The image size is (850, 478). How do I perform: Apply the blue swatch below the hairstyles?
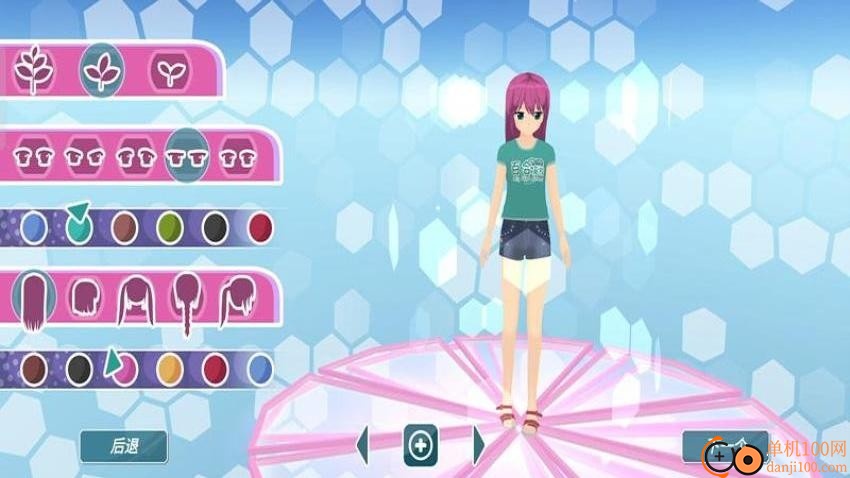[260, 370]
